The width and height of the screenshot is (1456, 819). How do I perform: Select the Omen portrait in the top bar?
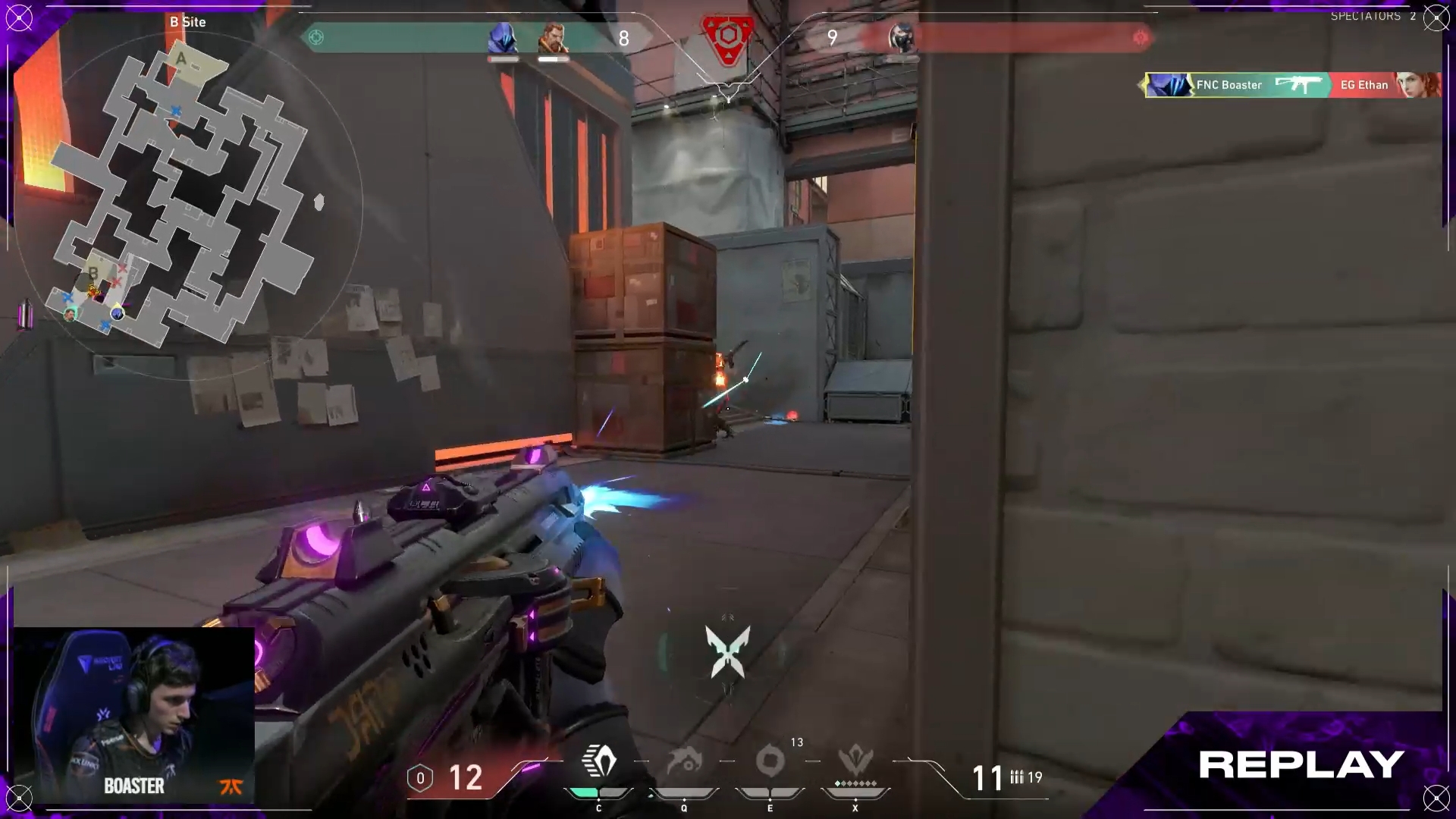tap(502, 38)
